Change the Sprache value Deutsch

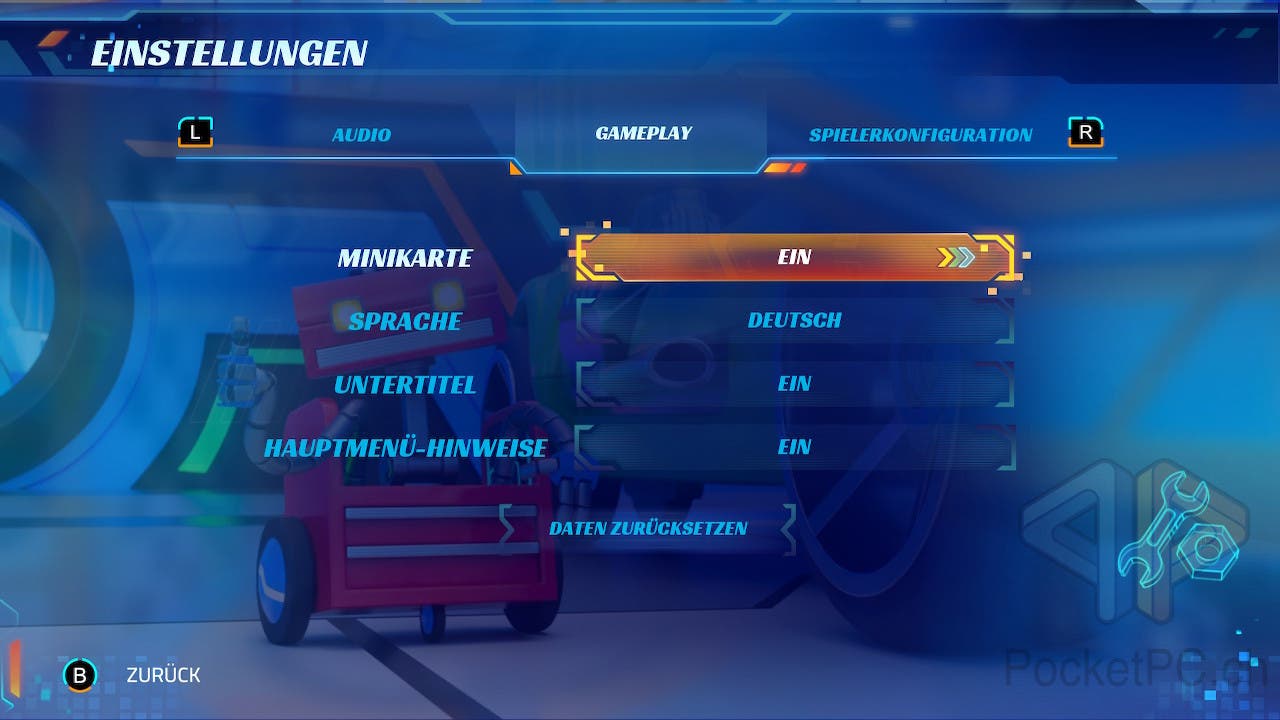794,321
